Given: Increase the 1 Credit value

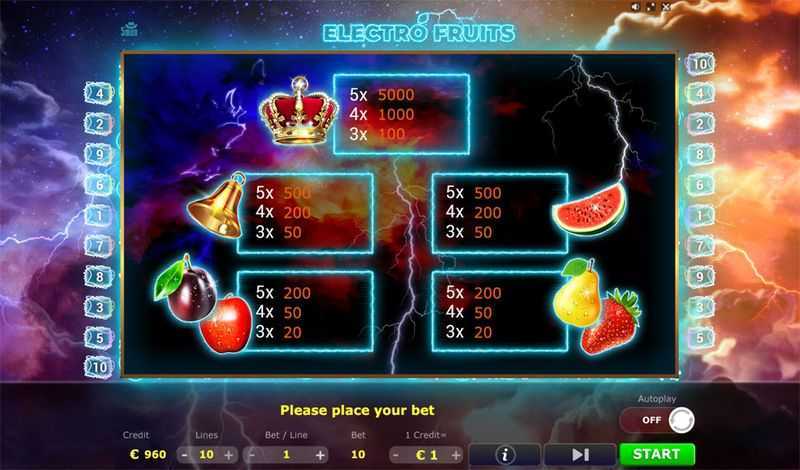Looking at the screenshot, I should (453, 454).
